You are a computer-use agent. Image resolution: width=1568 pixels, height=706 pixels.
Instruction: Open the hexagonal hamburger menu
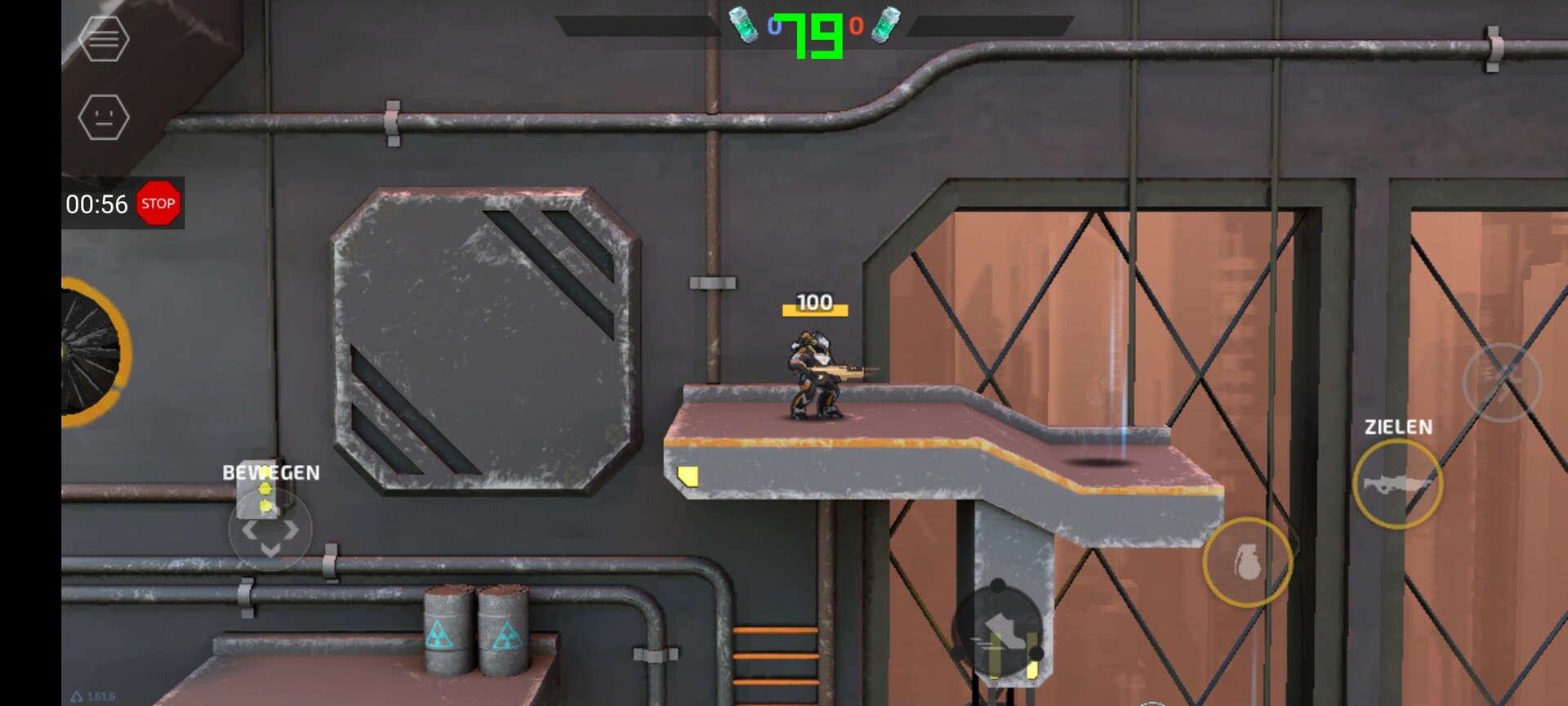click(x=104, y=38)
